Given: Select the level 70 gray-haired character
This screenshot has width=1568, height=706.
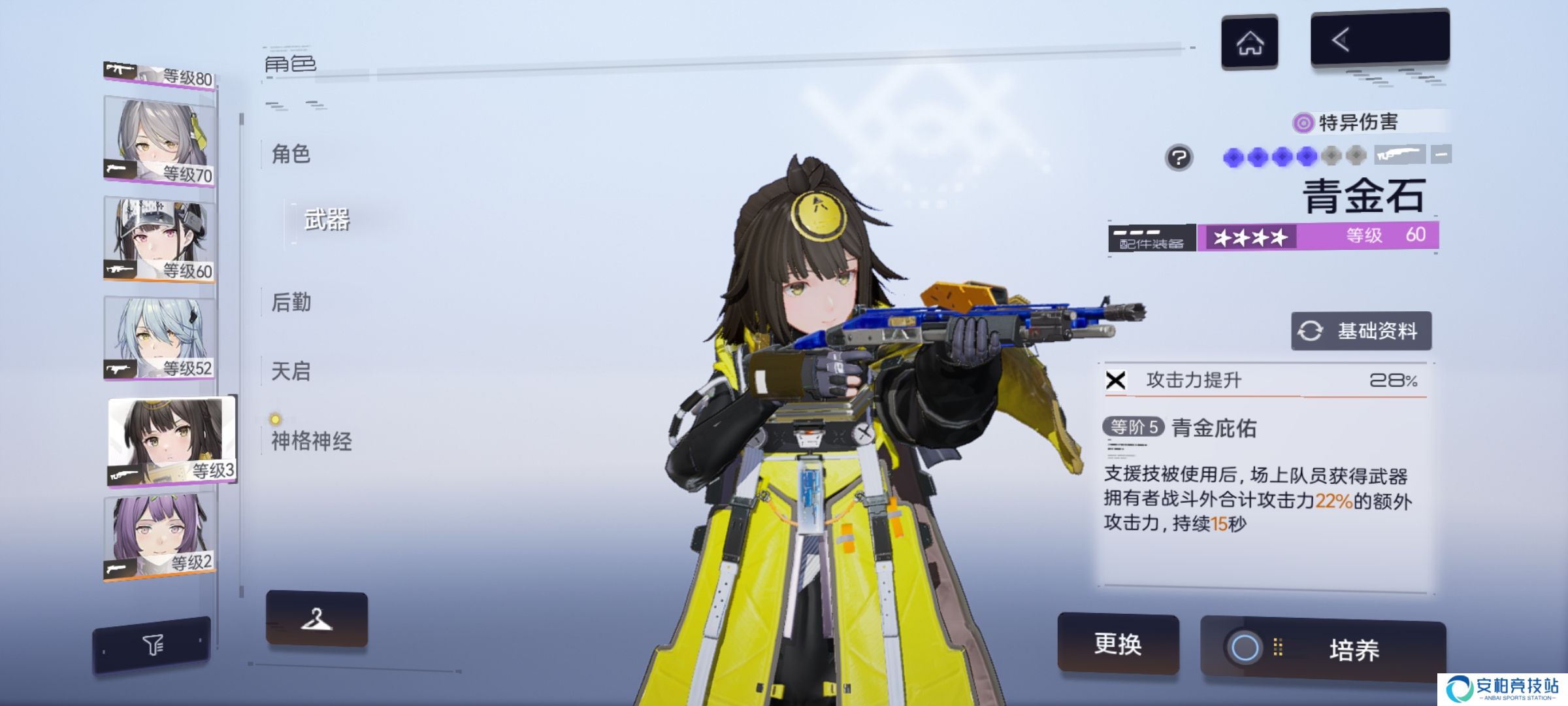Looking at the screenshot, I should [159, 141].
